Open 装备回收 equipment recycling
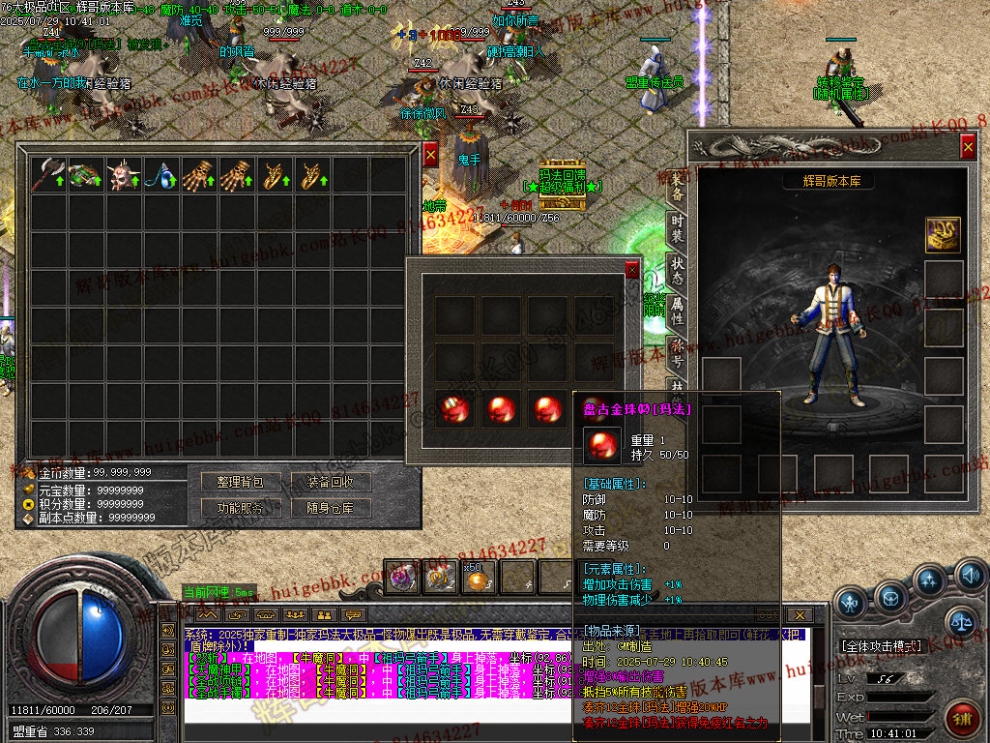990x743 pixels. (330, 482)
